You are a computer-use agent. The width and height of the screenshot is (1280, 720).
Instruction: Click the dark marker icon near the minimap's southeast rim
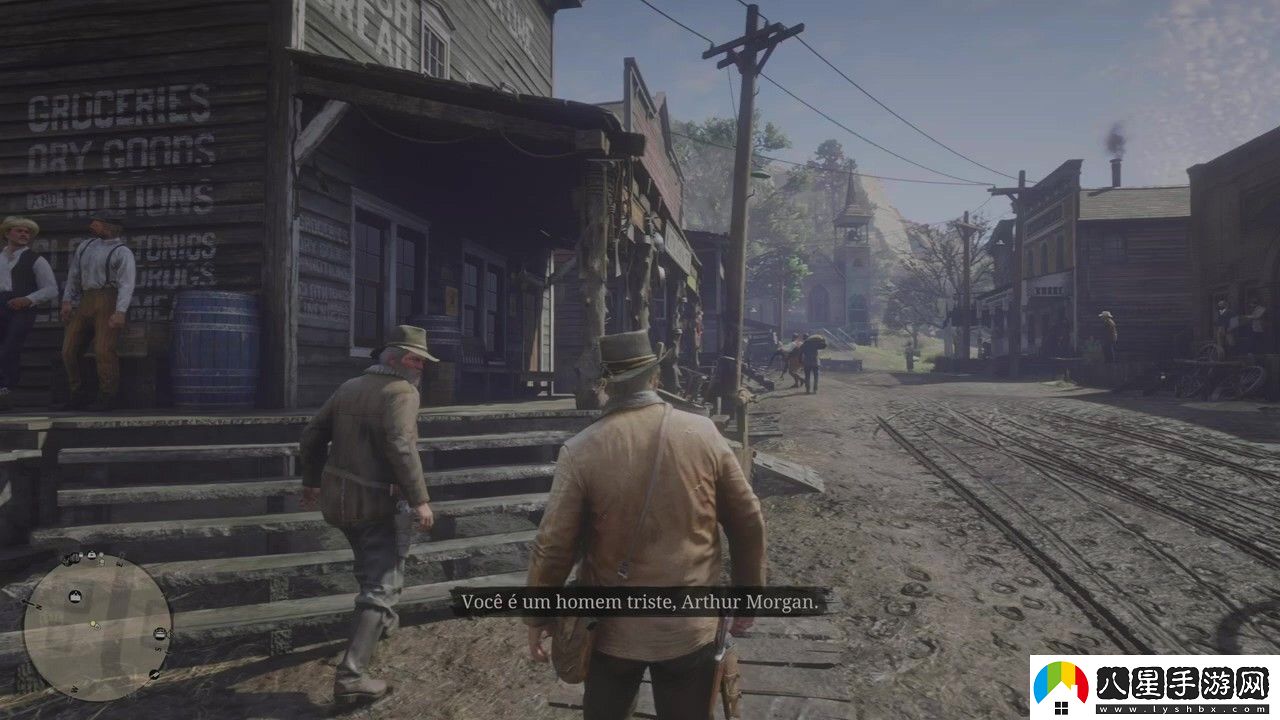[153, 674]
